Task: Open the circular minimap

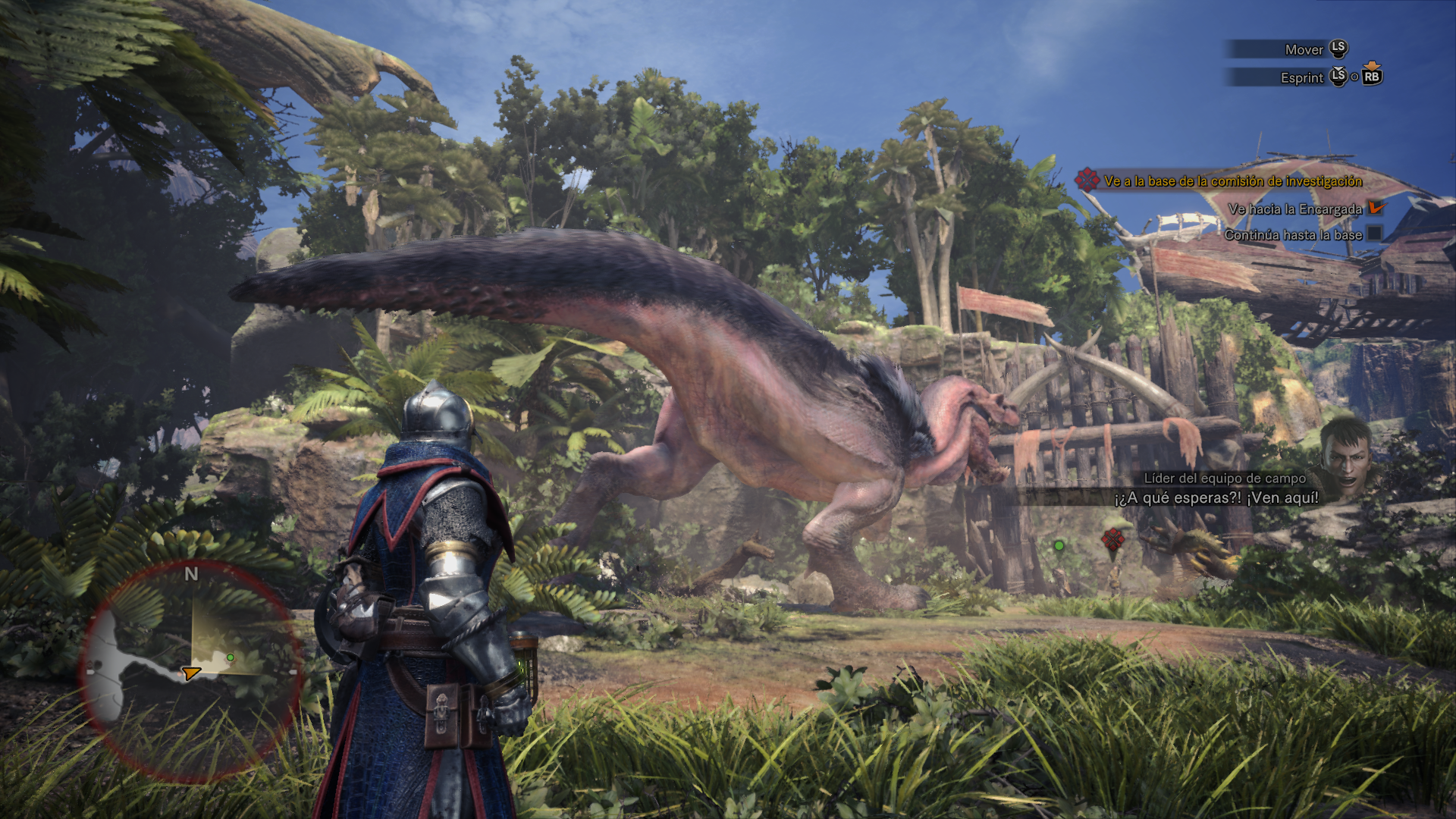Action: pos(192,672)
